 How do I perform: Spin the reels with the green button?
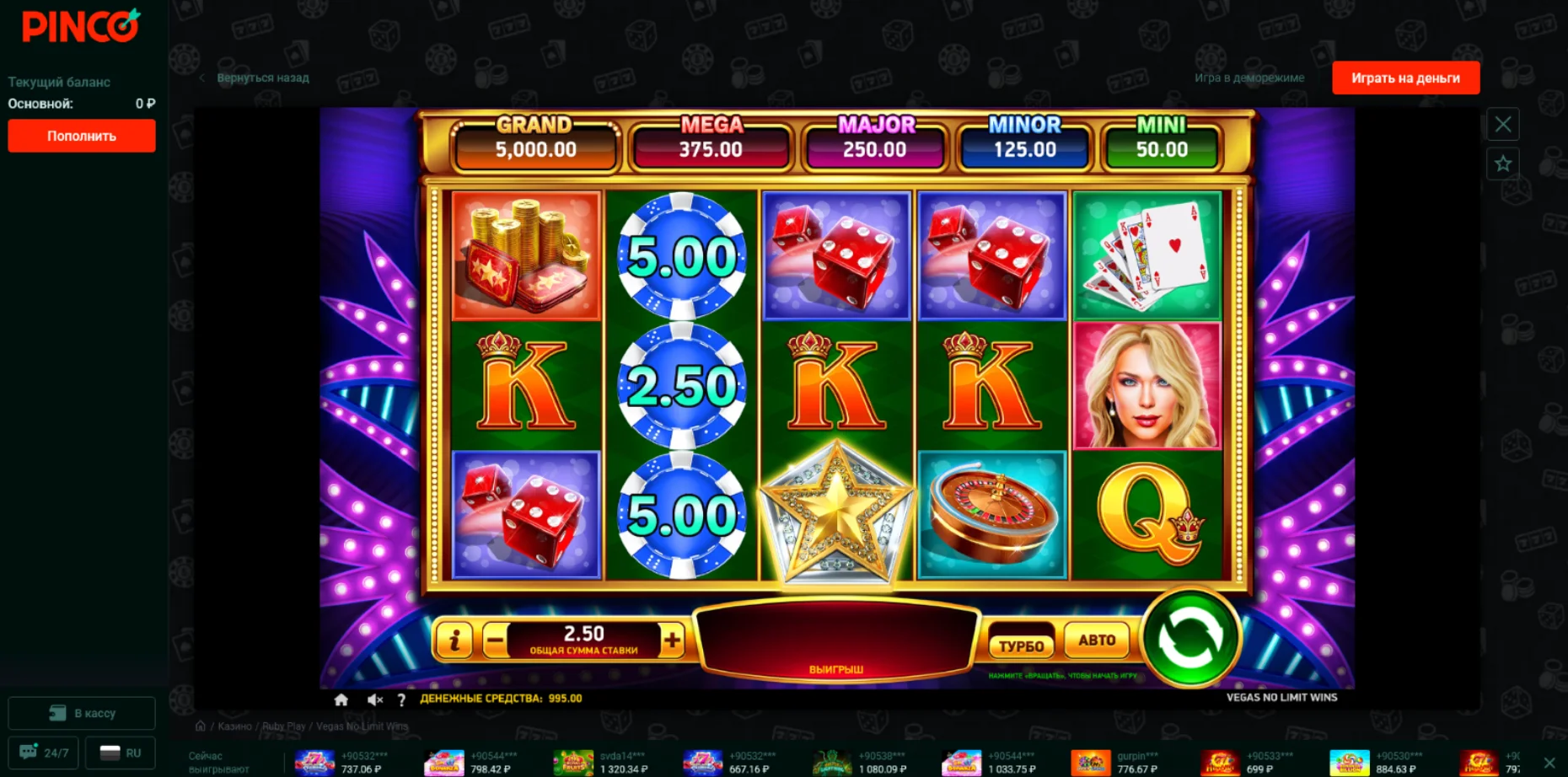click(x=1189, y=638)
